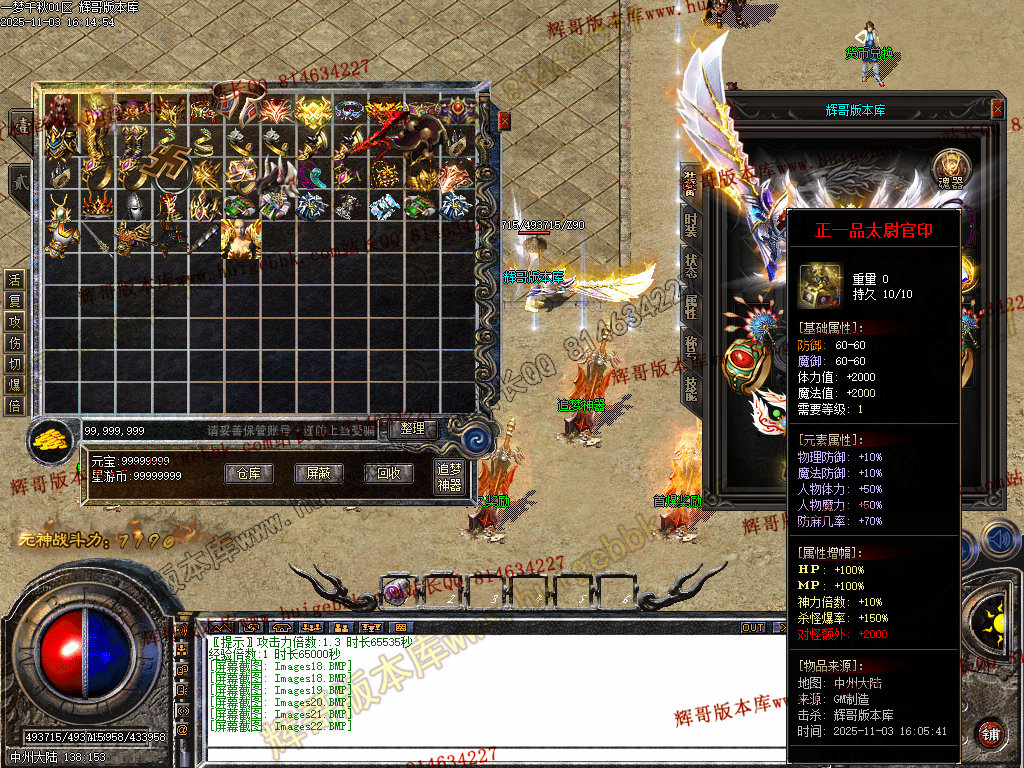
Task: Open the 魂器 soul artifact icon
Action: 951,167
